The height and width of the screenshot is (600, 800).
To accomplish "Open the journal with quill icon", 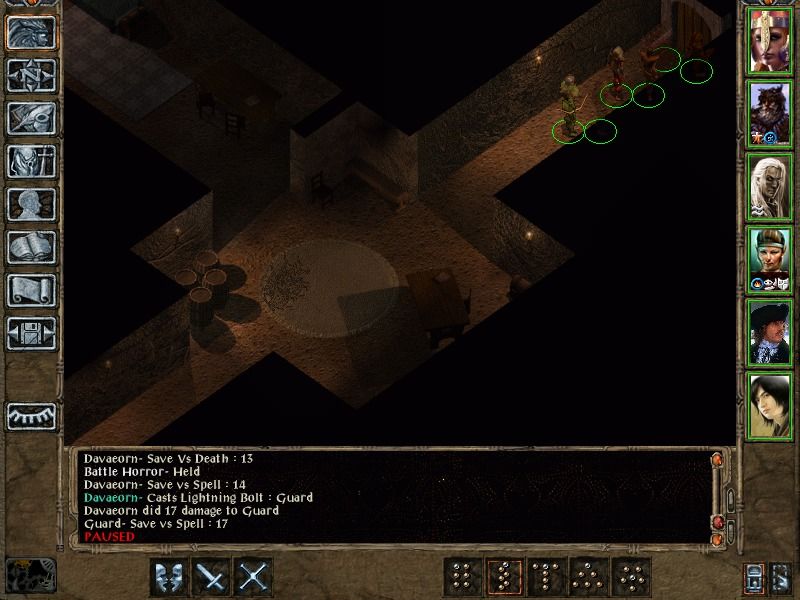I will 31,118.
